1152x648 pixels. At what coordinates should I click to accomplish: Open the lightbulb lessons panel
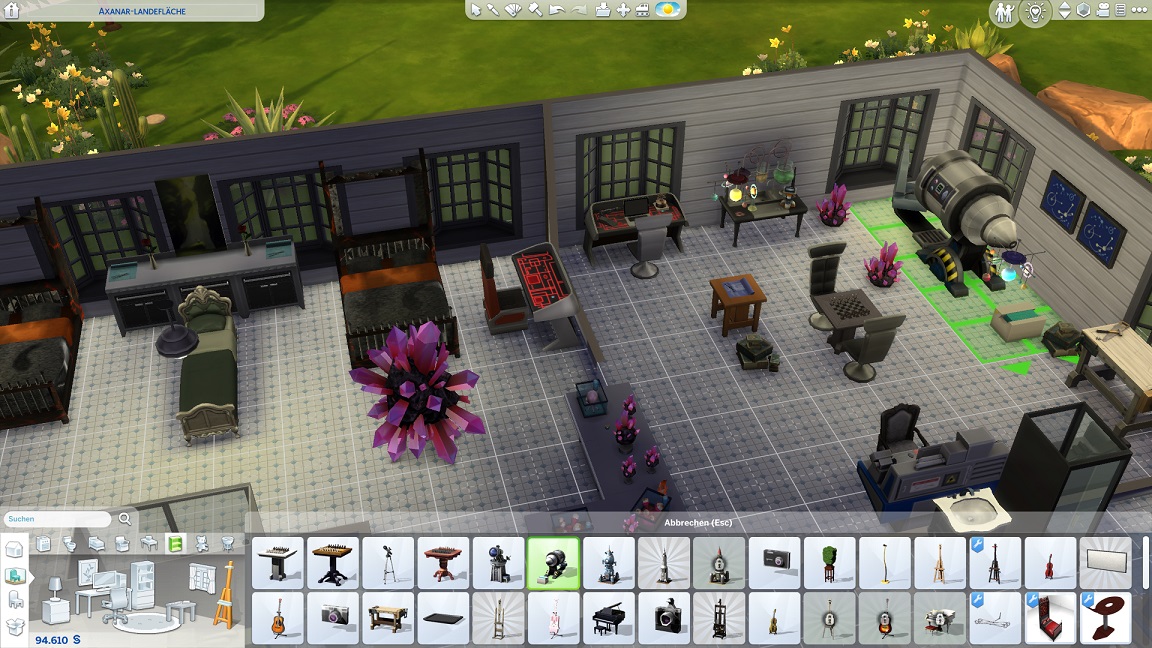[1036, 12]
